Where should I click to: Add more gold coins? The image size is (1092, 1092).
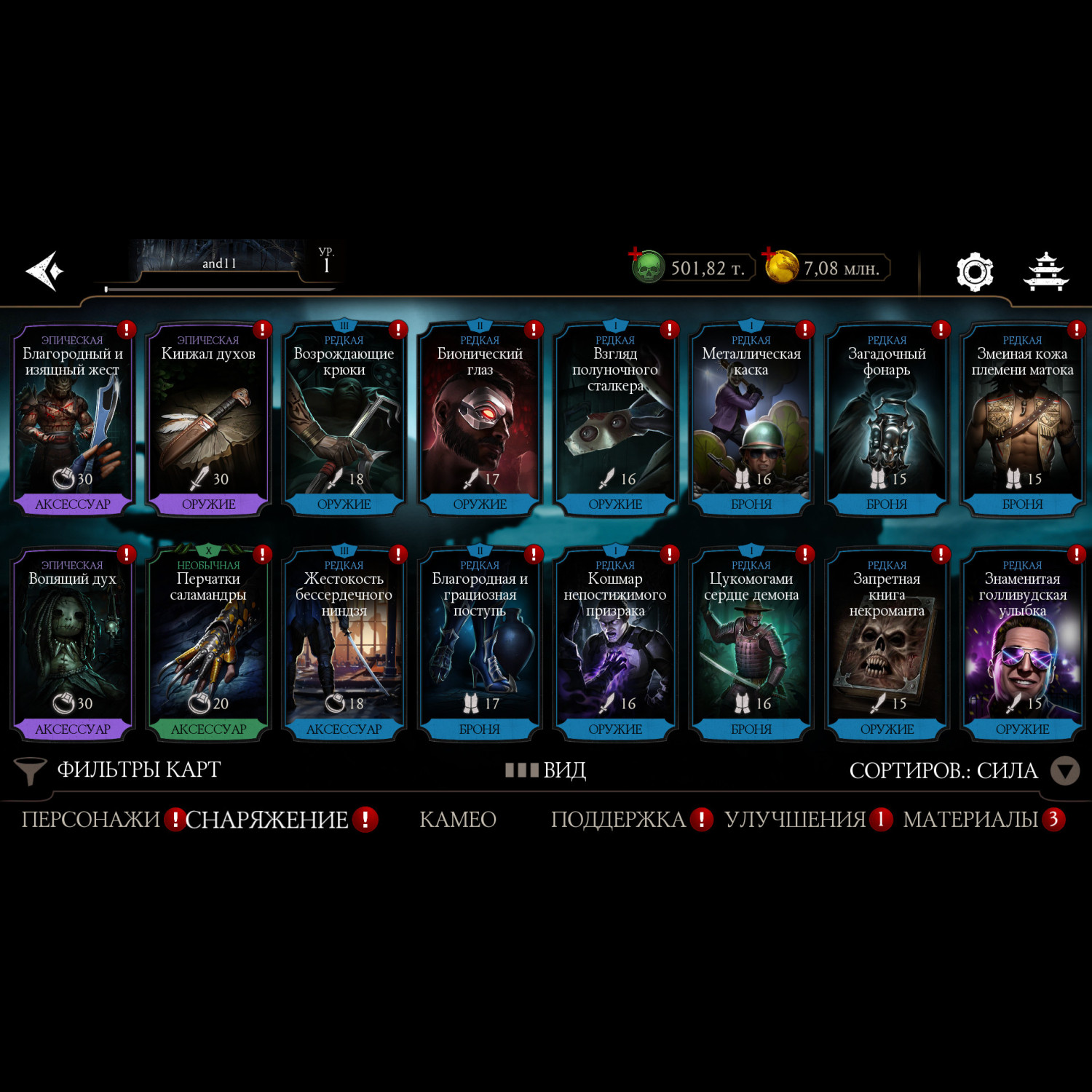(769, 255)
